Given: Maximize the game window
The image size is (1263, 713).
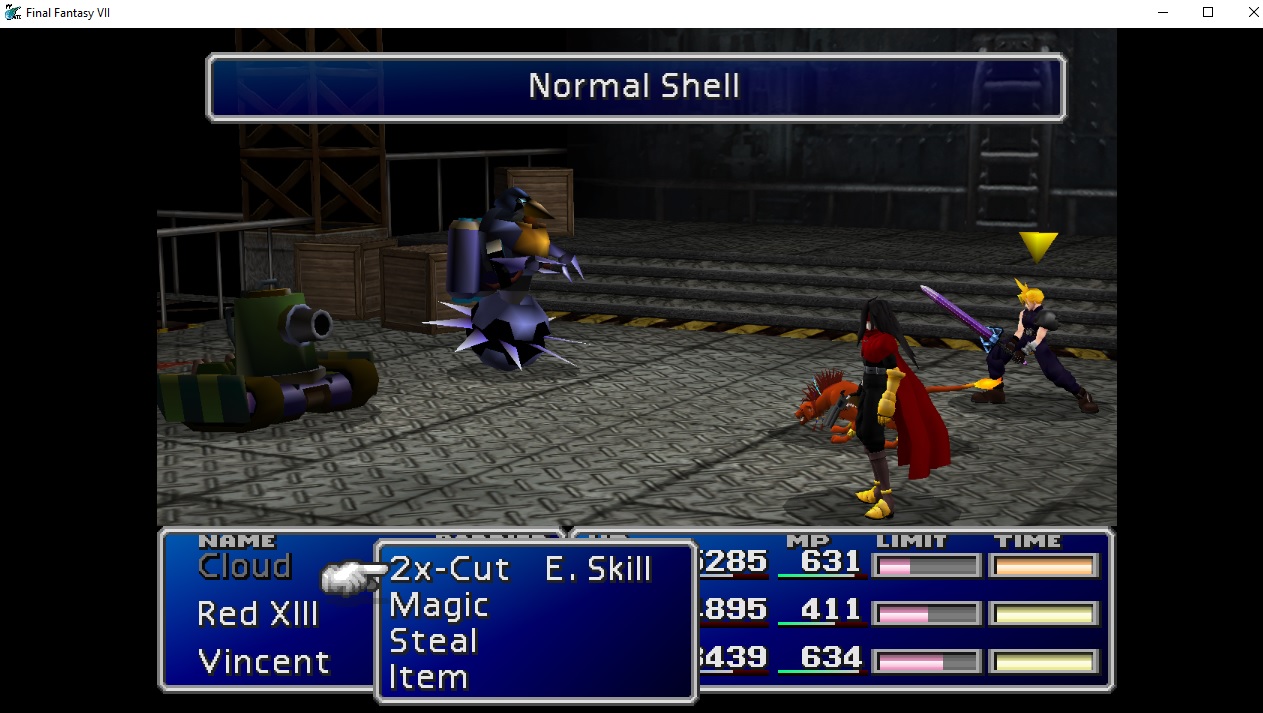Looking at the screenshot, I should coord(1208,12).
